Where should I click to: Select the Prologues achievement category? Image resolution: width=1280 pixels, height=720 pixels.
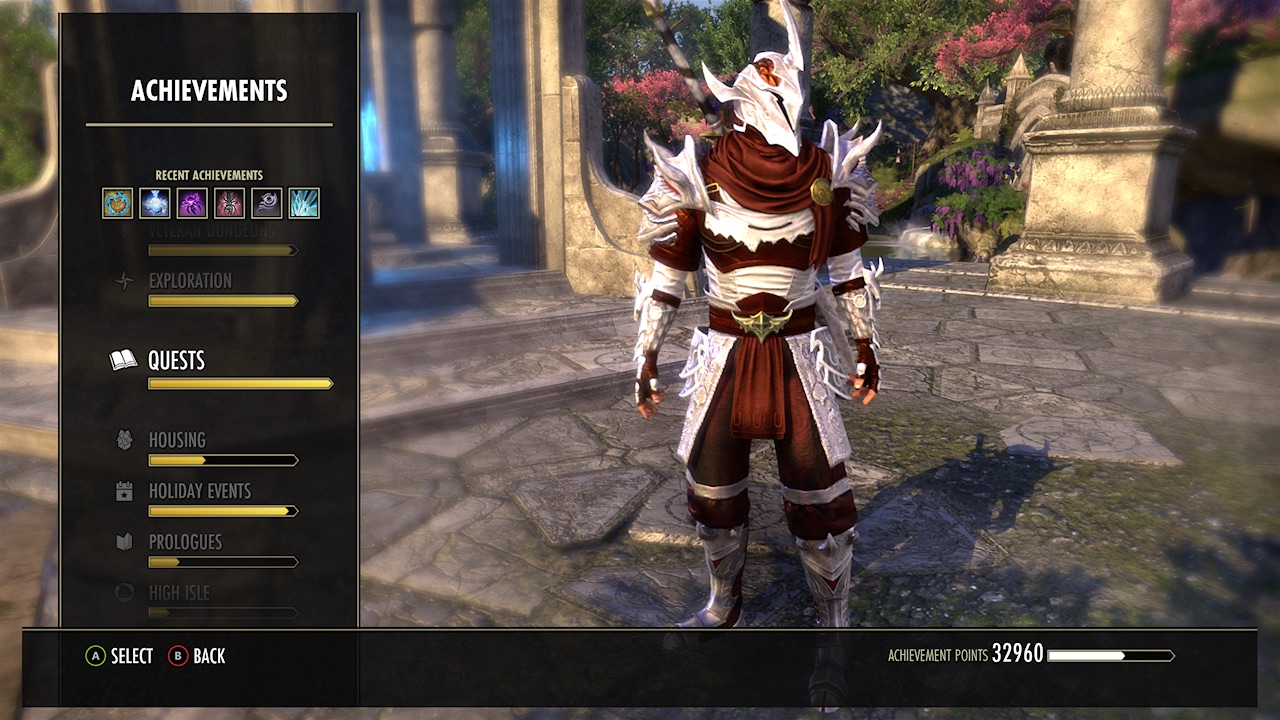tap(185, 543)
